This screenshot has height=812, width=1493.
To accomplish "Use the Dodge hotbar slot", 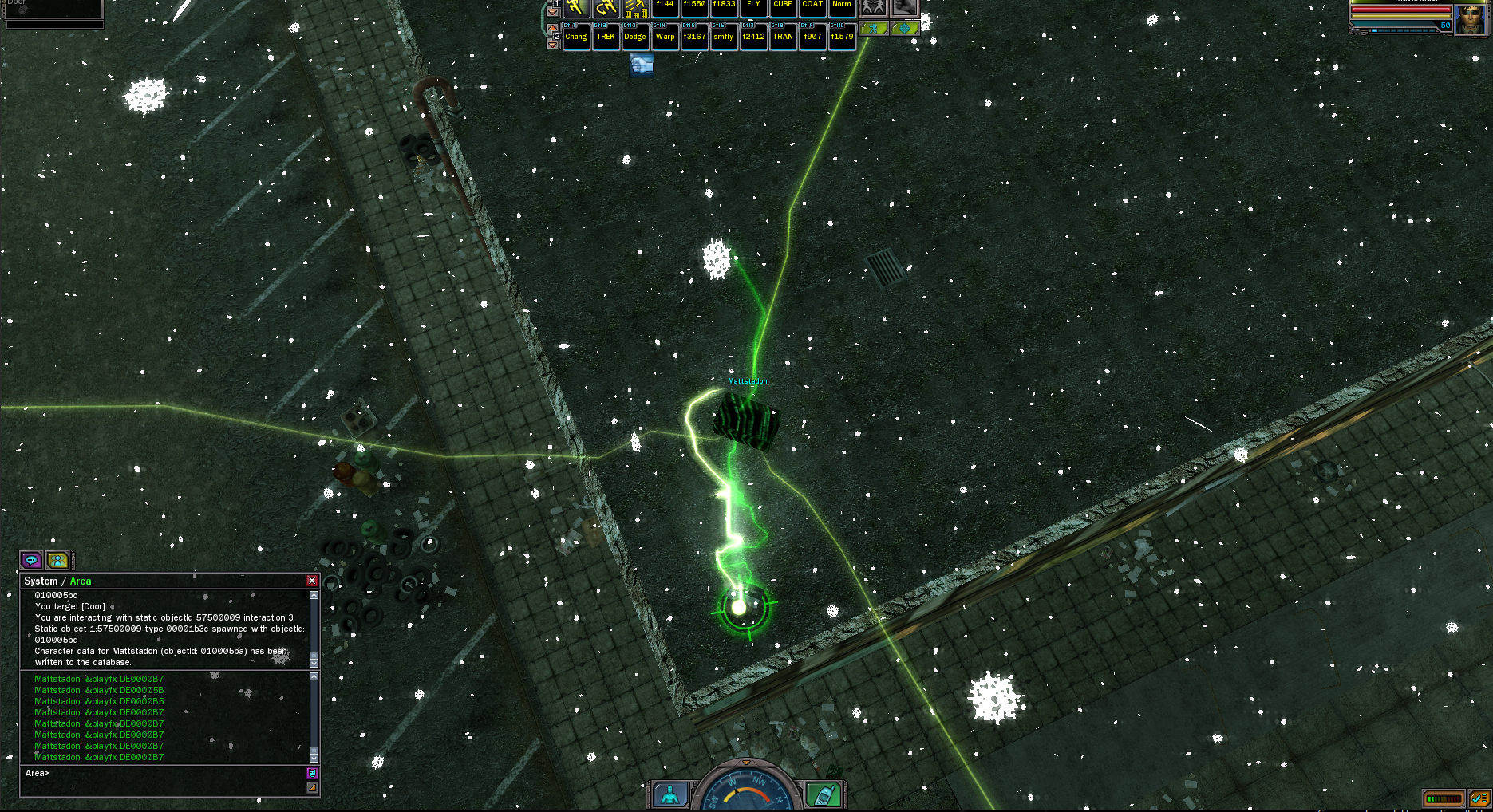I will click(635, 37).
